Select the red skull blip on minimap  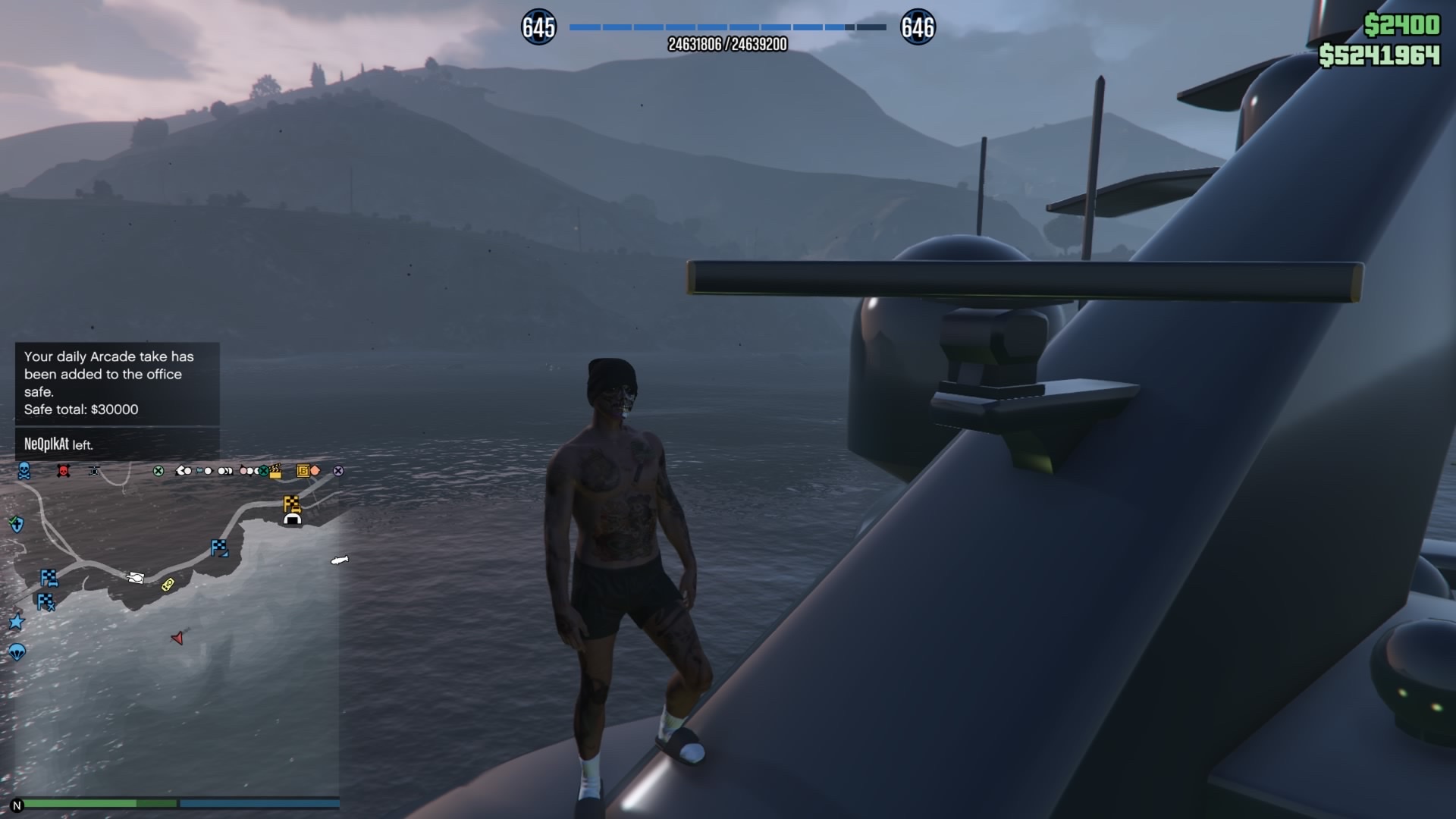pos(64,472)
